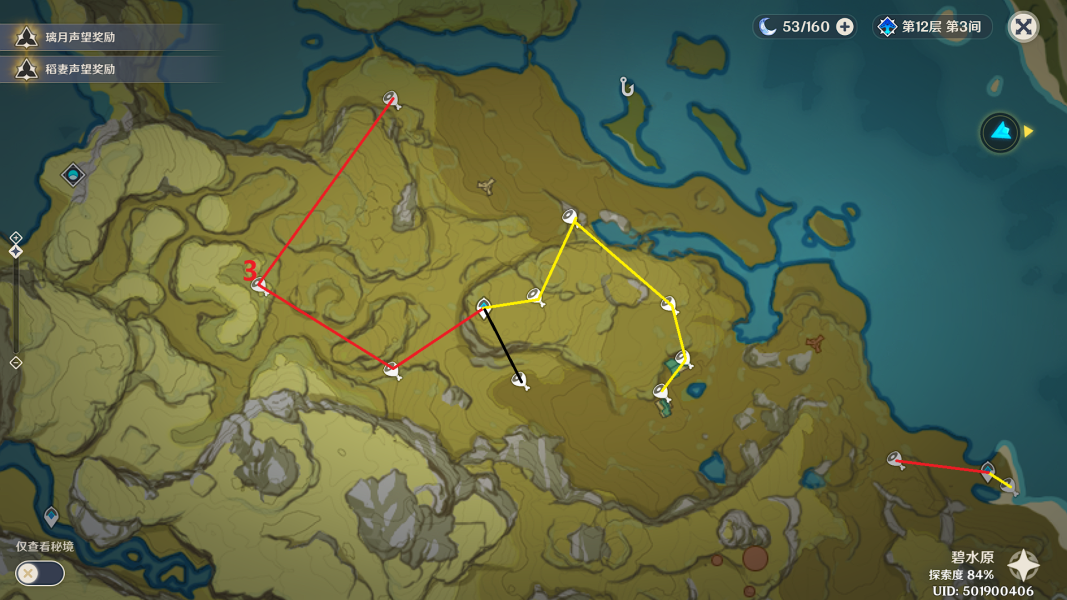
Task: Zoom in with the map plus button
Action: 16,238
